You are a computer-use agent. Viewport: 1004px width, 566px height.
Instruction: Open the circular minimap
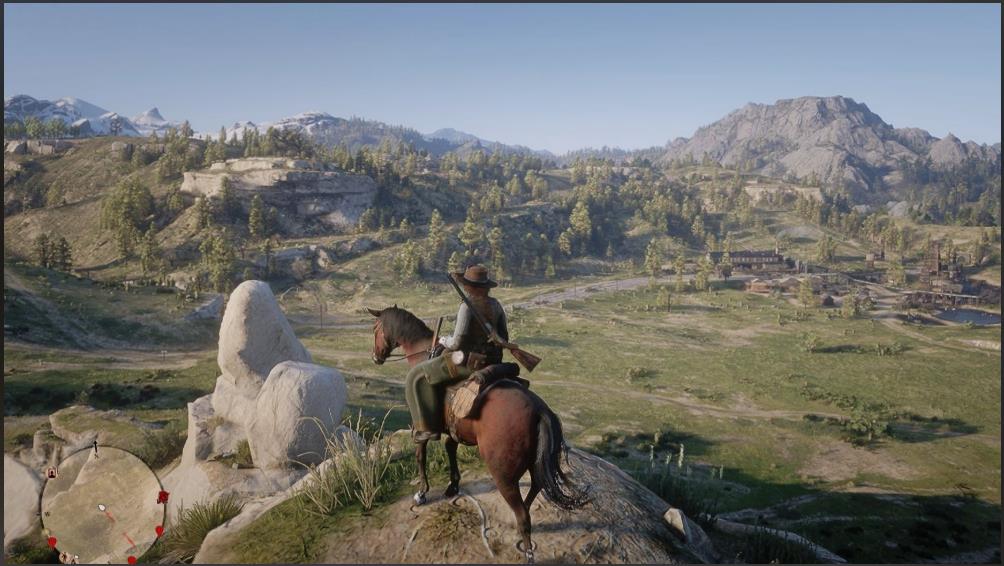tap(102, 503)
